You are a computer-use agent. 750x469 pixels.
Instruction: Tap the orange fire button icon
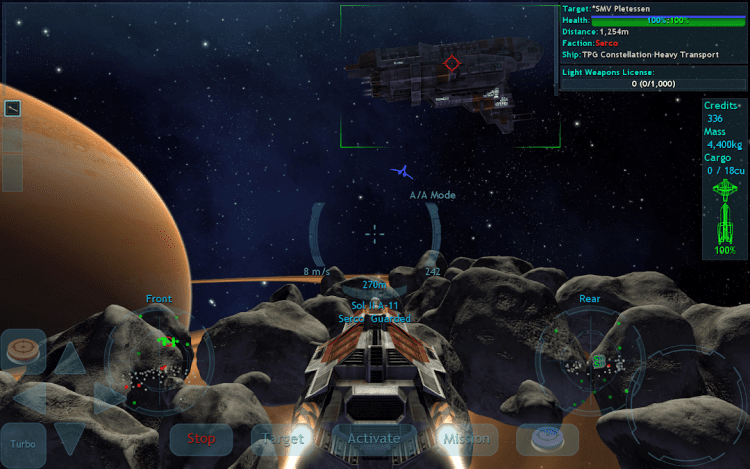(x=23, y=351)
